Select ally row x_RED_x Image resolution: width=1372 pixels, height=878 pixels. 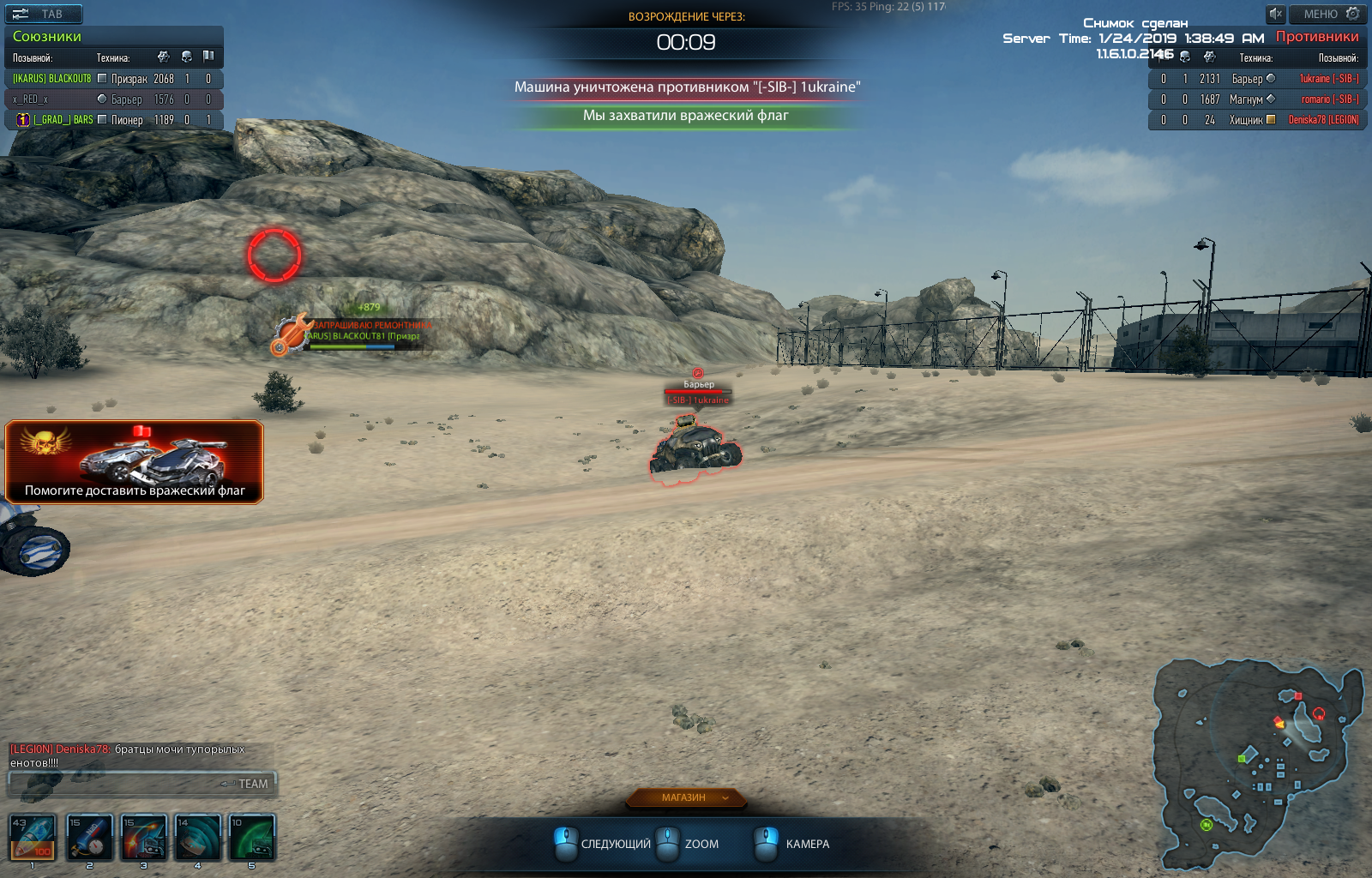pos(114,99)
